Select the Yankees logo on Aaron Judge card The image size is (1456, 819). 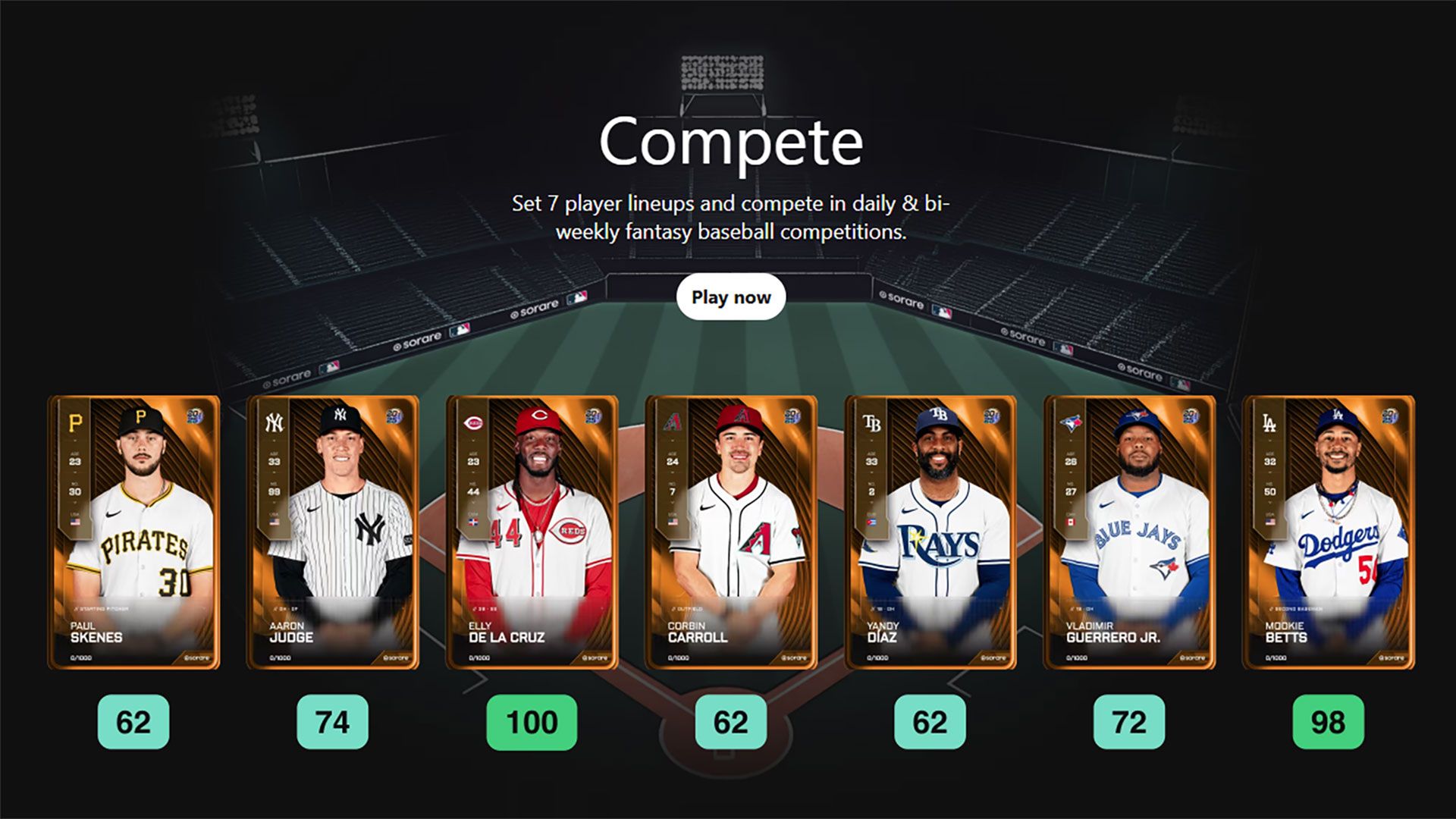click(273, 422)
